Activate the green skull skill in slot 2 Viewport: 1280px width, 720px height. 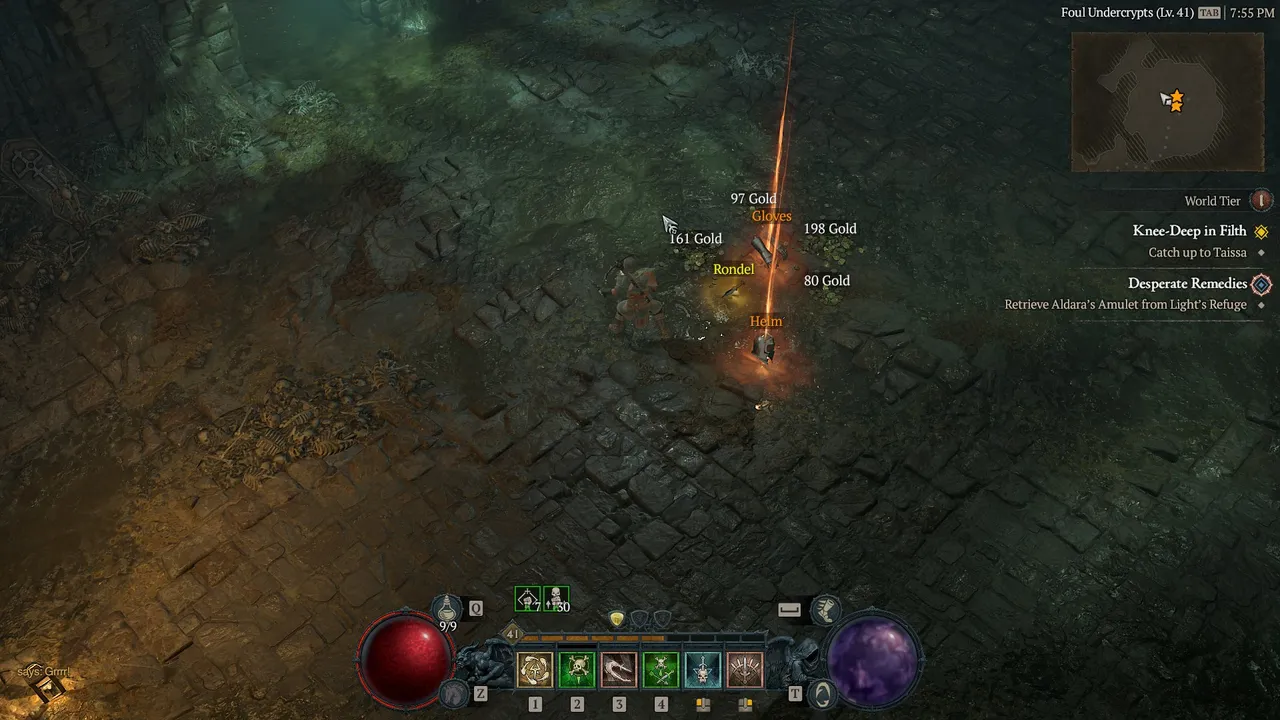pyautogui.click(x=577, y=670)
